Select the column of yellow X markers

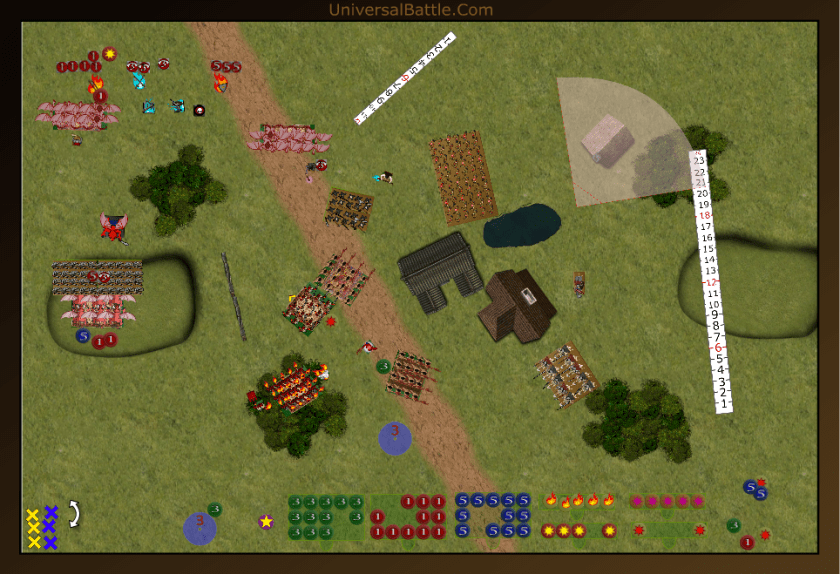point(33,528)
